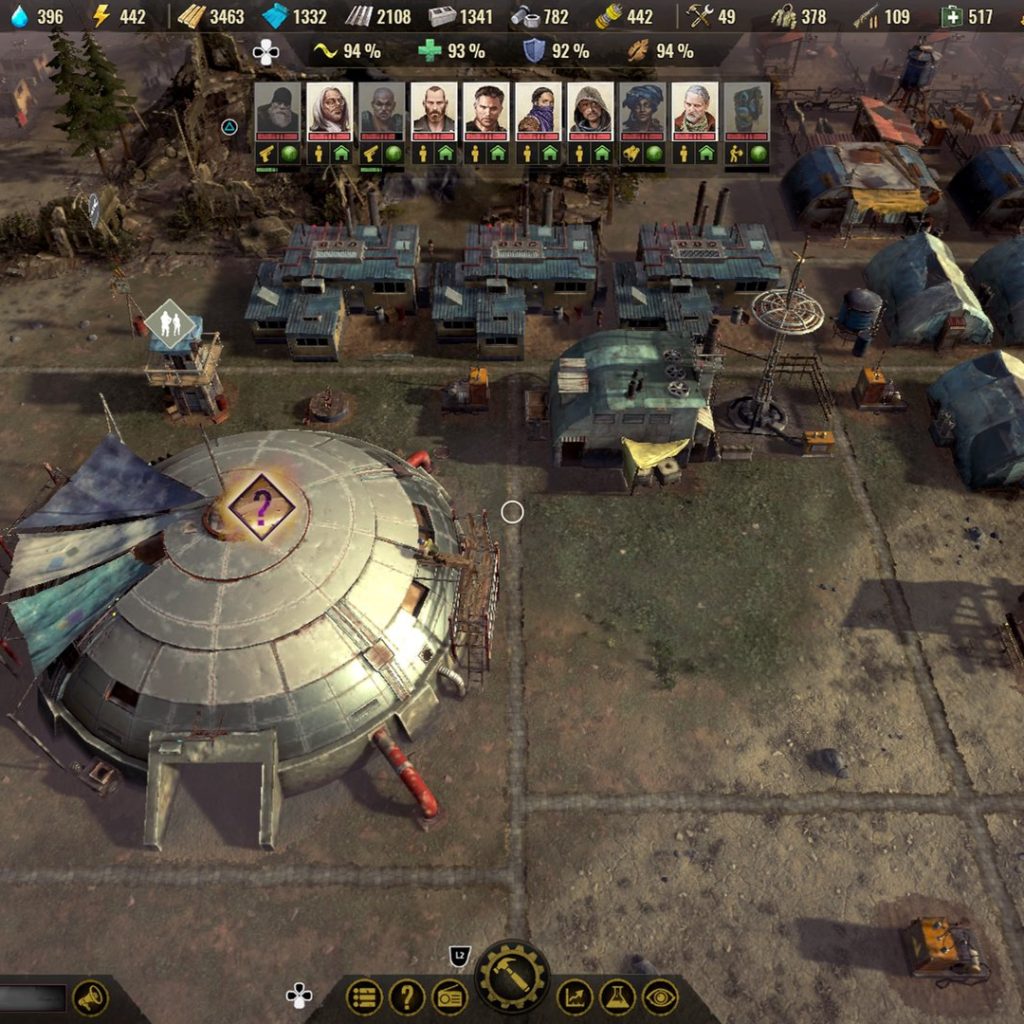Click the question mark help button
This screenshot has width=1024, height=1024.
coord(407,997)
